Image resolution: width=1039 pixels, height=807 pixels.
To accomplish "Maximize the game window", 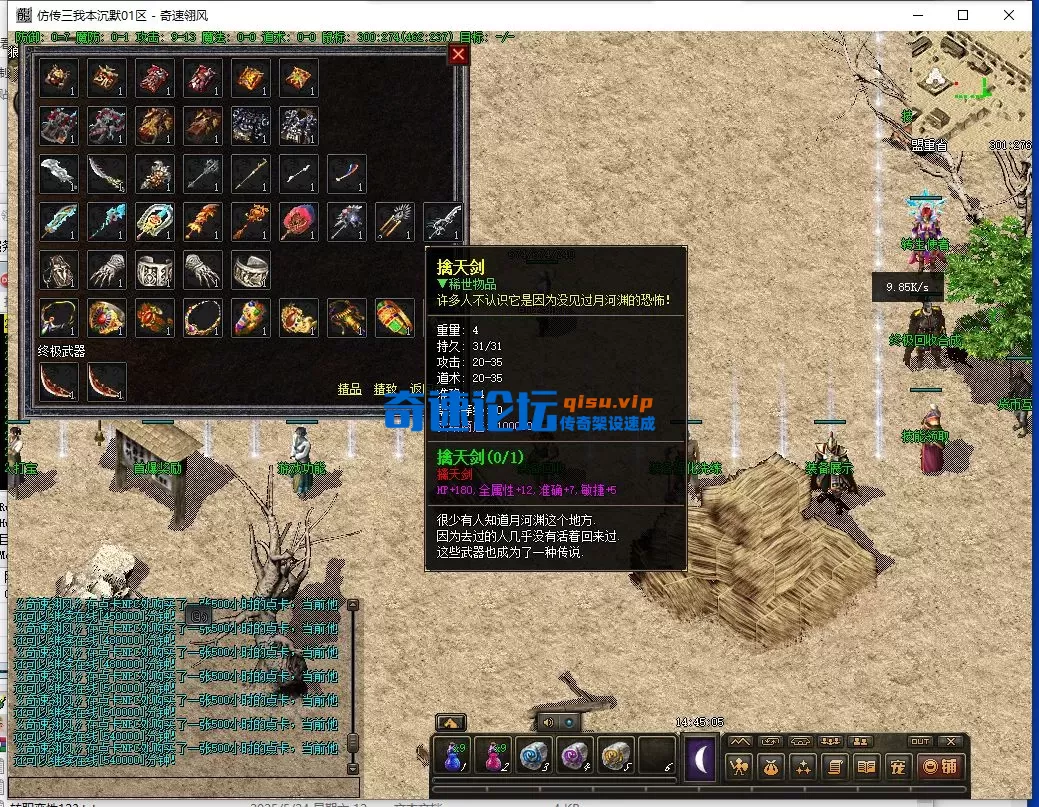I will point(963,15).
